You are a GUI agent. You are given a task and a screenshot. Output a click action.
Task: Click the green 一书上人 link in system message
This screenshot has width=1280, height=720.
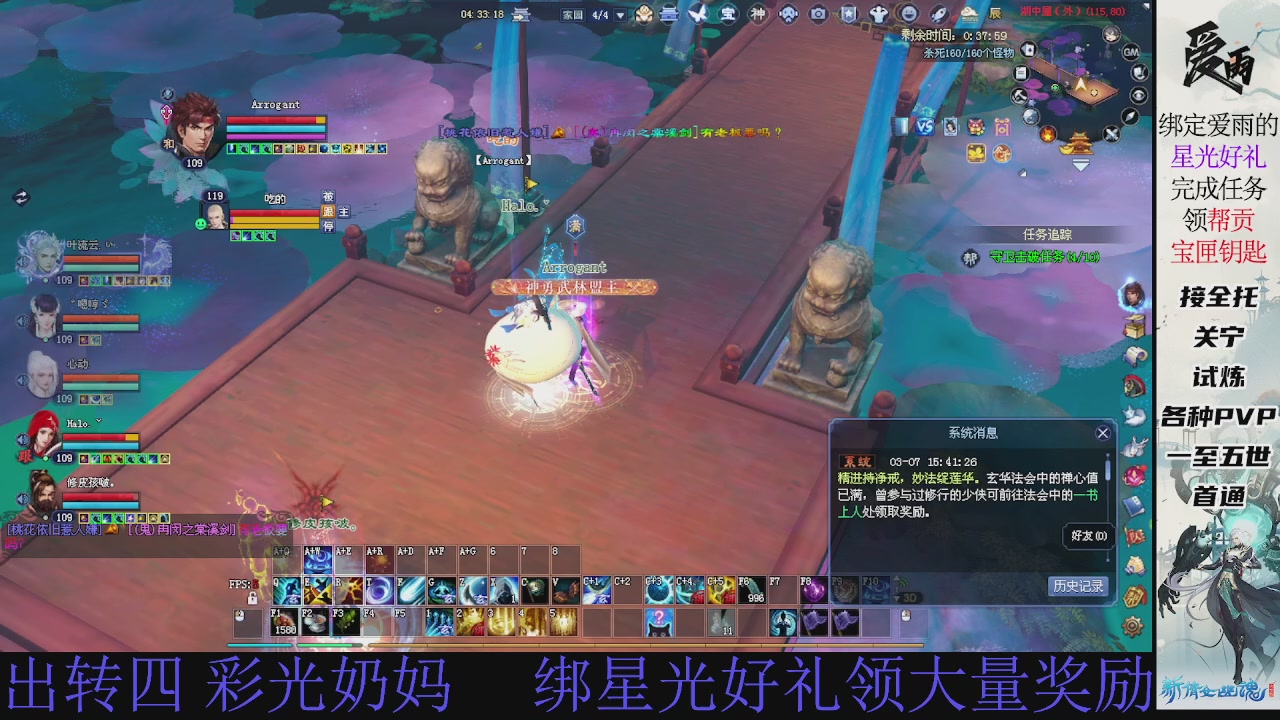1085,497
